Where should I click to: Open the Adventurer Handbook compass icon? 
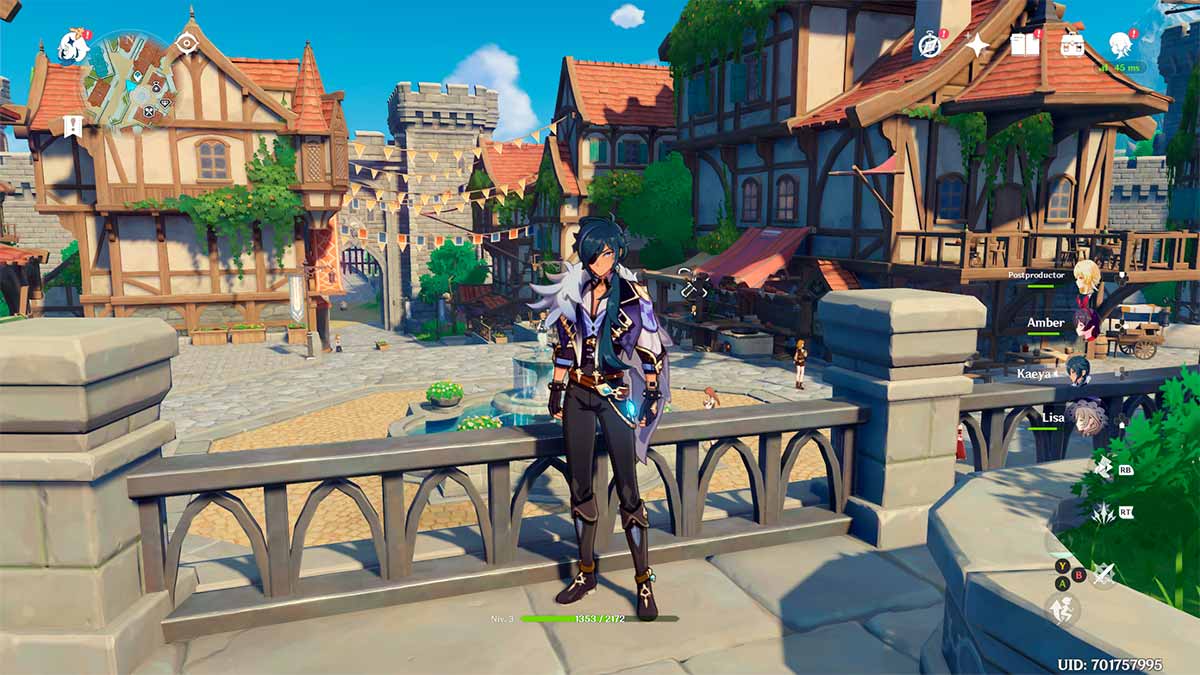click(931, 45)
